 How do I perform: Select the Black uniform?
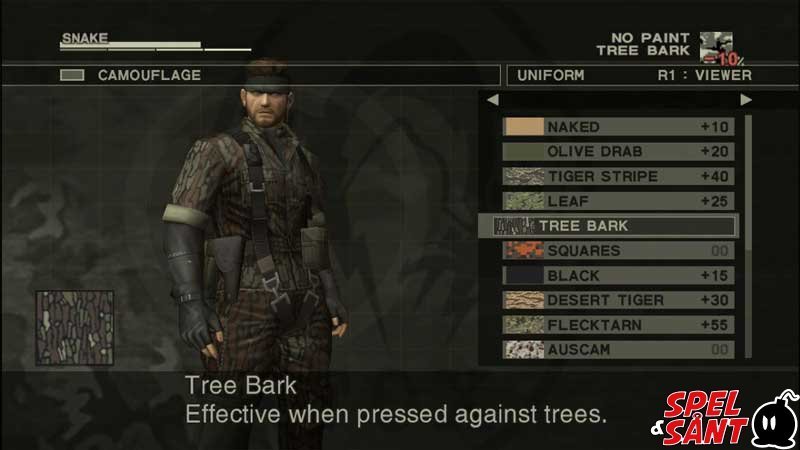pyautogui.click(x=618, y=275)
